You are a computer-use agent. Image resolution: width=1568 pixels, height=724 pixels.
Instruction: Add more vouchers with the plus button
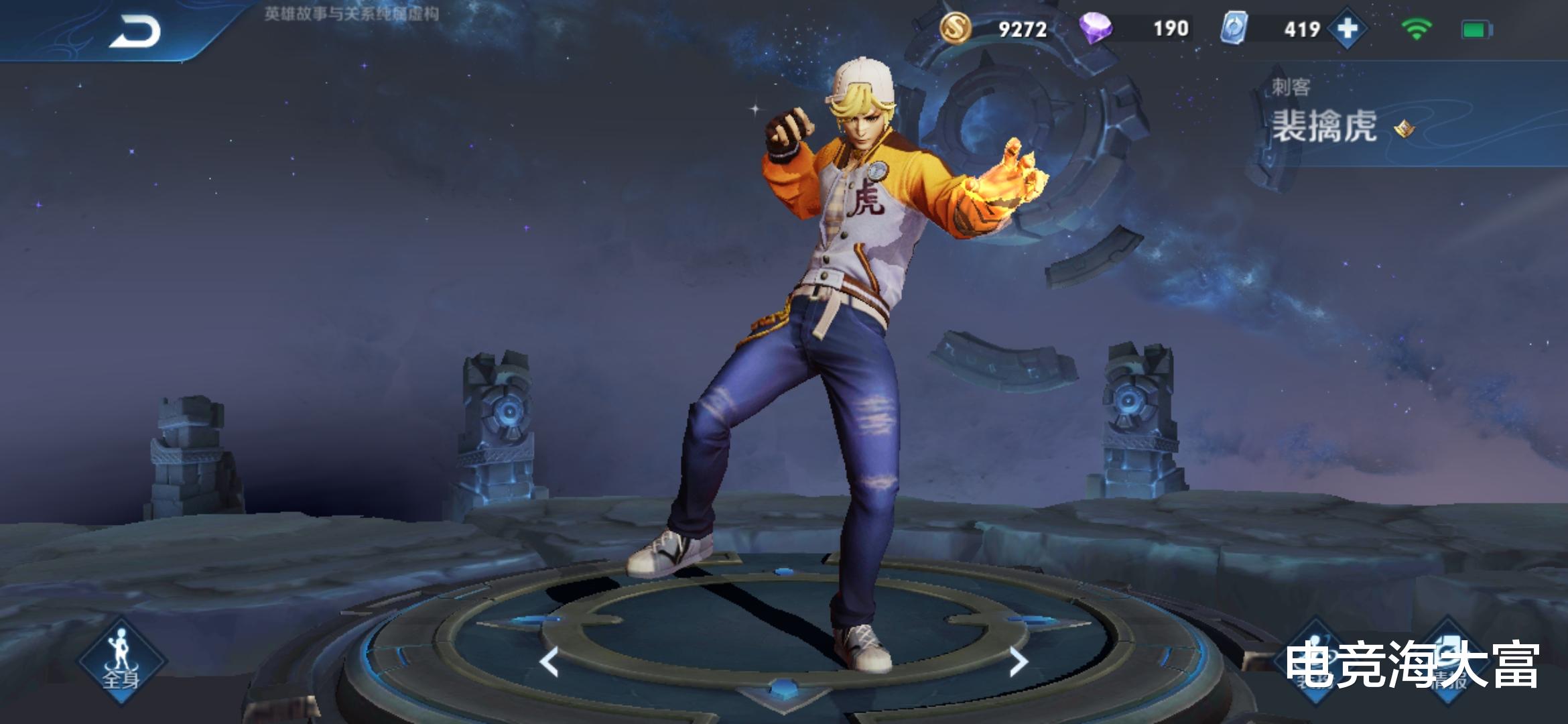(1347, 29)
